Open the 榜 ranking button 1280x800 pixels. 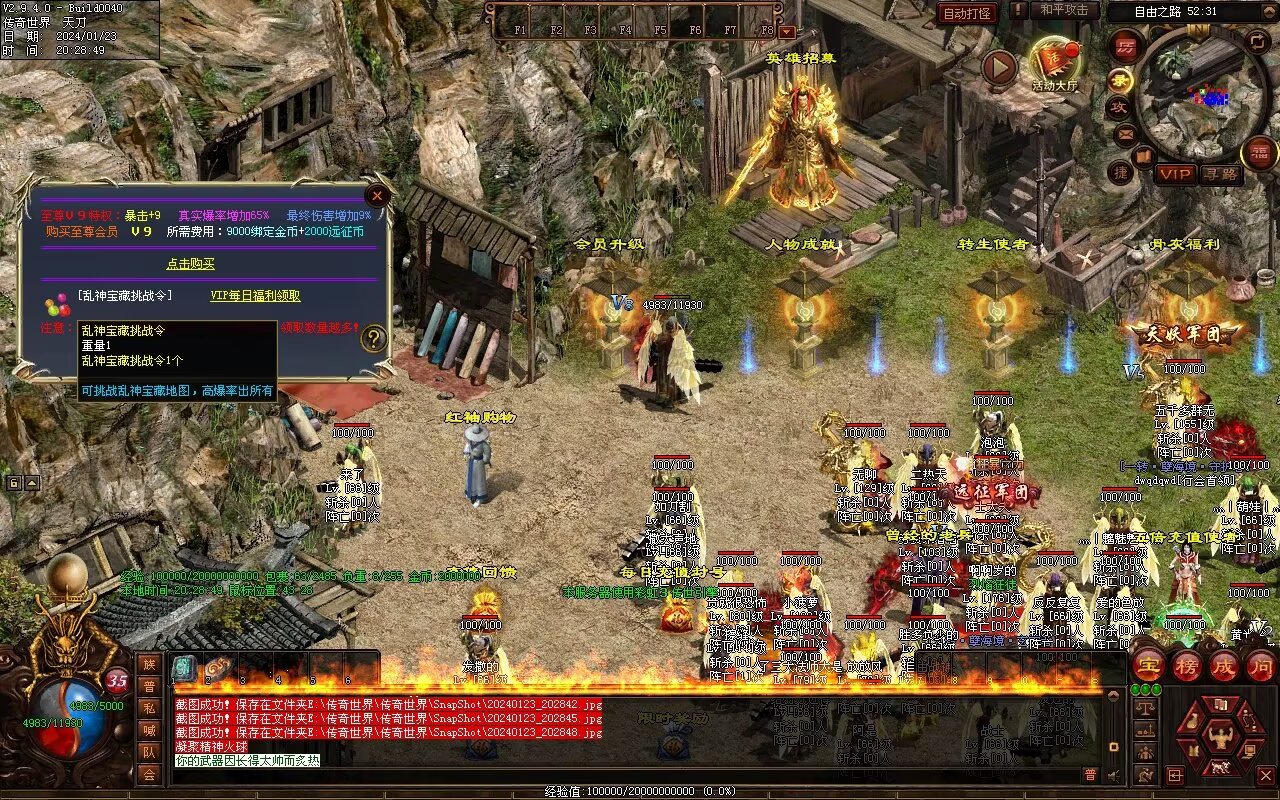coord(1186,666)
